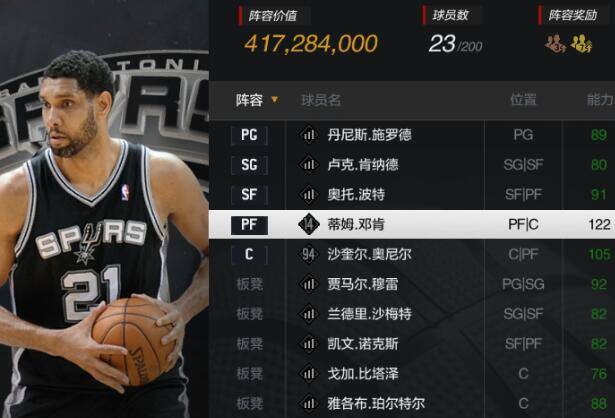
Task: Pick bench player 贾马尔.穆雷
Action: click(x=355, y=284)
